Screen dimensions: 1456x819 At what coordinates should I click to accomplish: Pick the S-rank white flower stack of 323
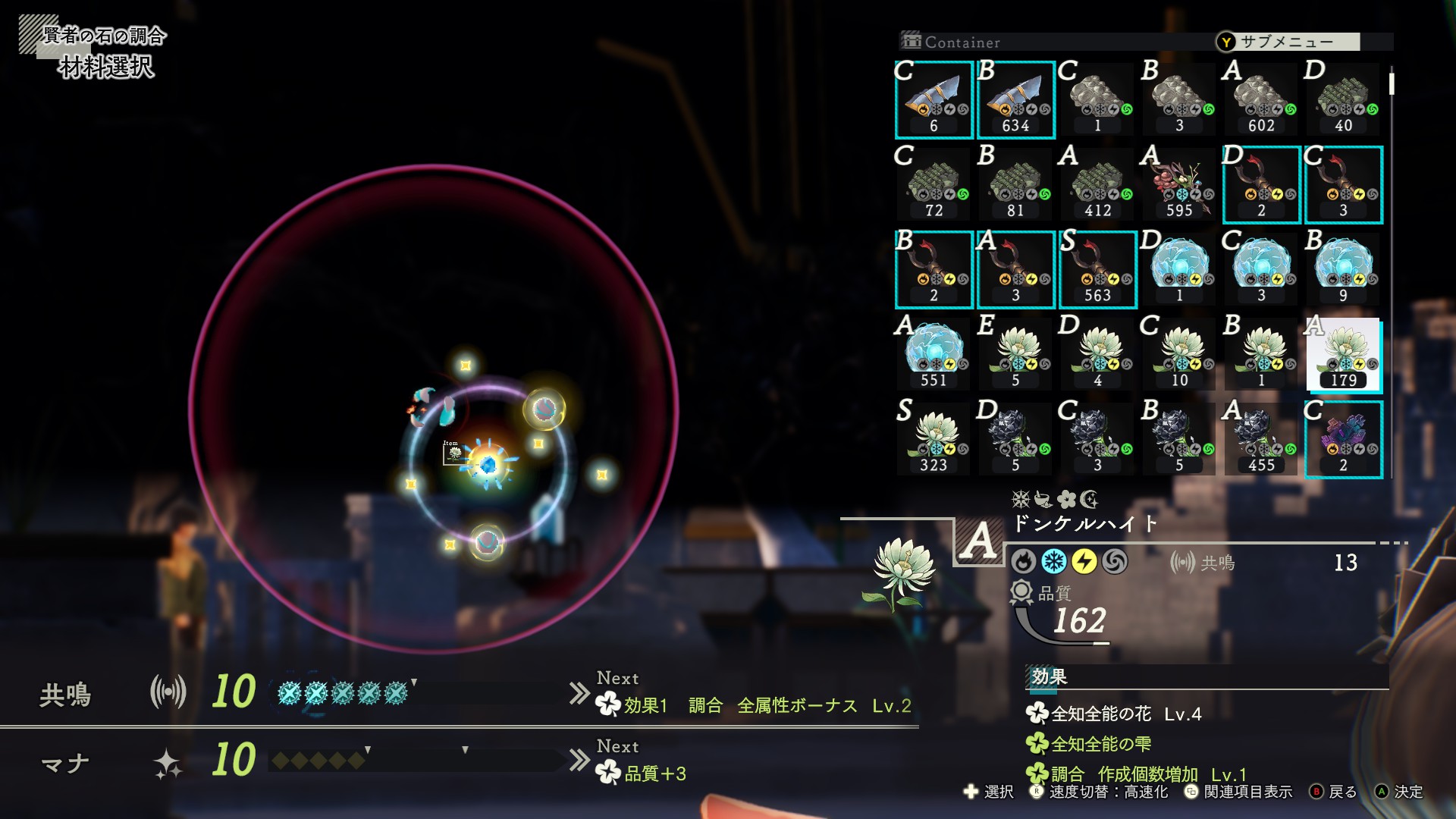click(934, 440)
